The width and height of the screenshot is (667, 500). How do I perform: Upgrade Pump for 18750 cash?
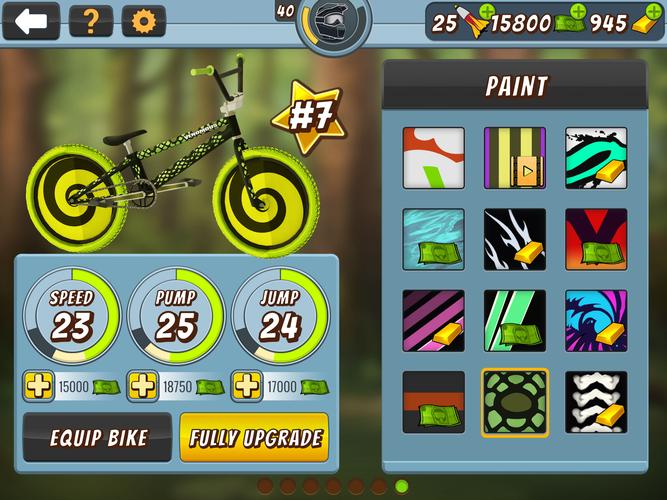point(142,386)
